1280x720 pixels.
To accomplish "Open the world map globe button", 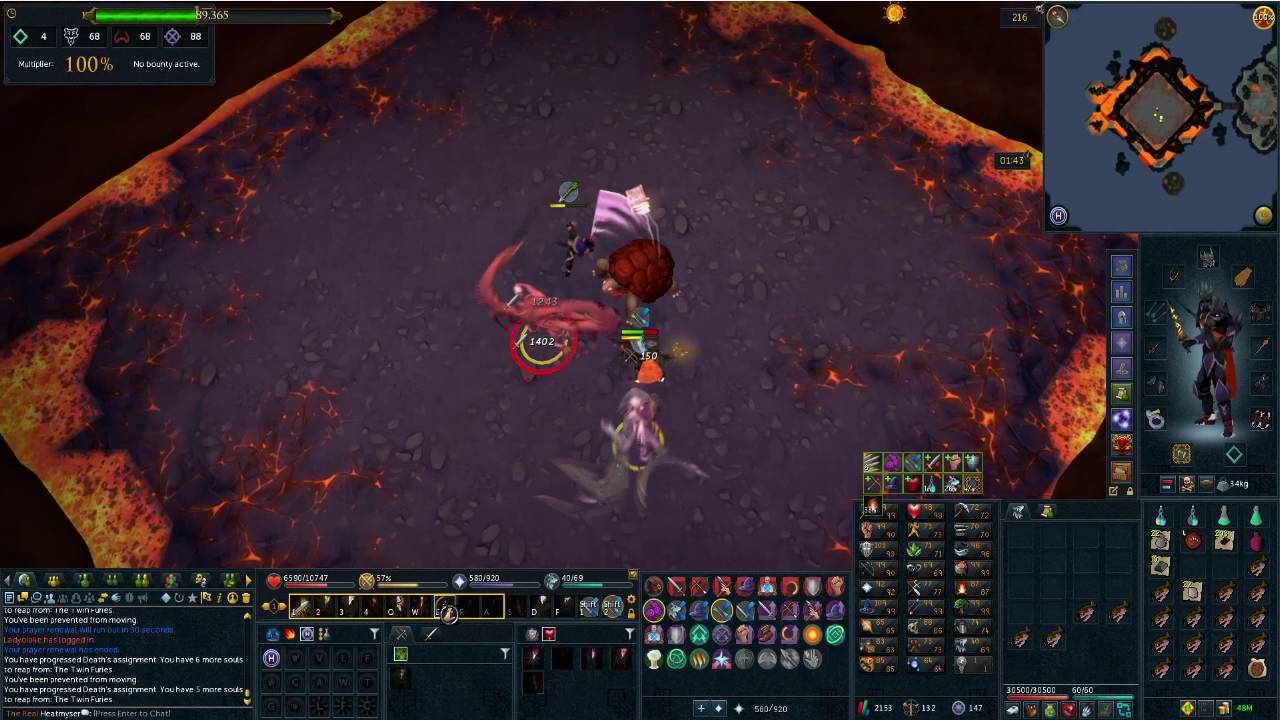I will [1263, 215].
